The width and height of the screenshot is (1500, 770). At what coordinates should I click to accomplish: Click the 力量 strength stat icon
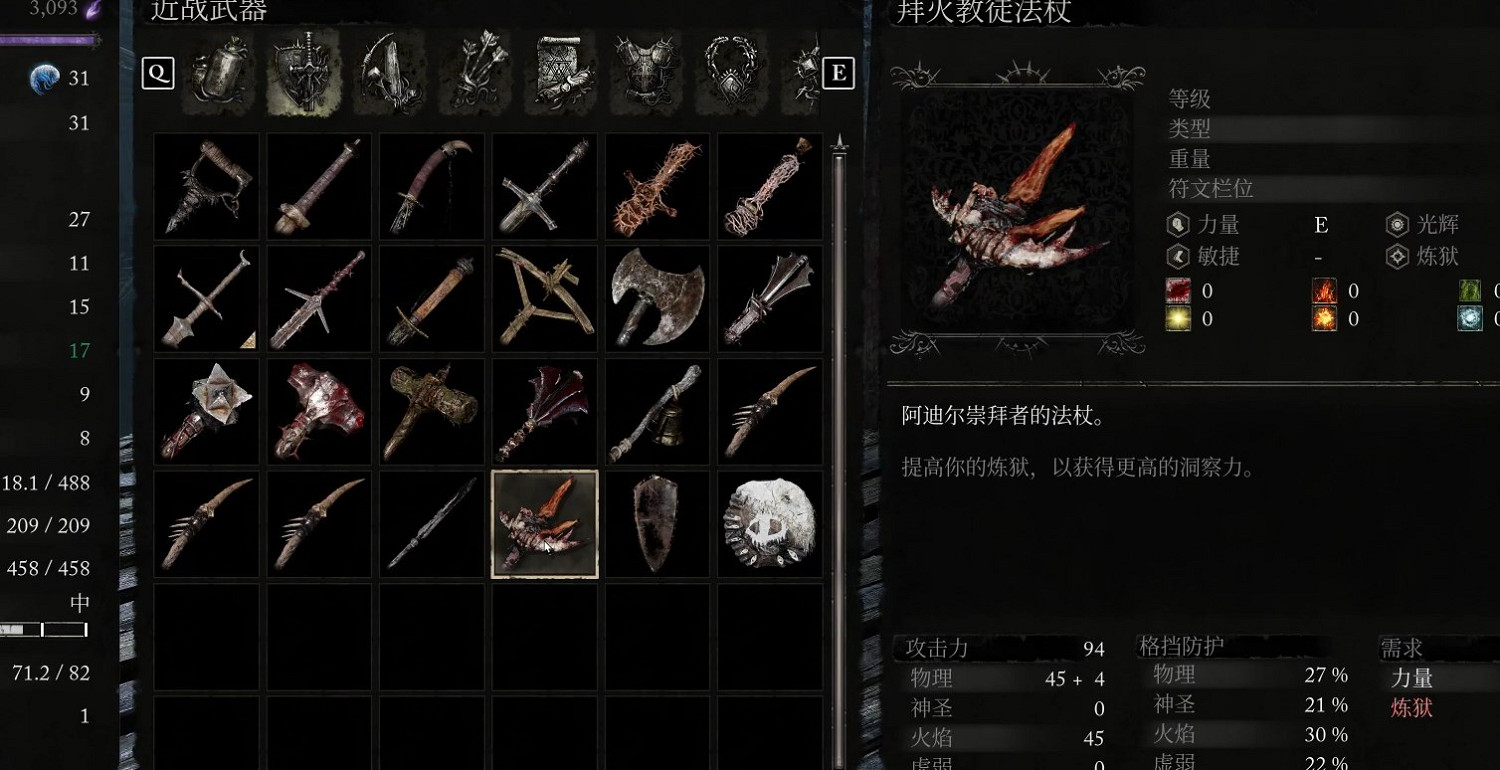(1176, 224)
